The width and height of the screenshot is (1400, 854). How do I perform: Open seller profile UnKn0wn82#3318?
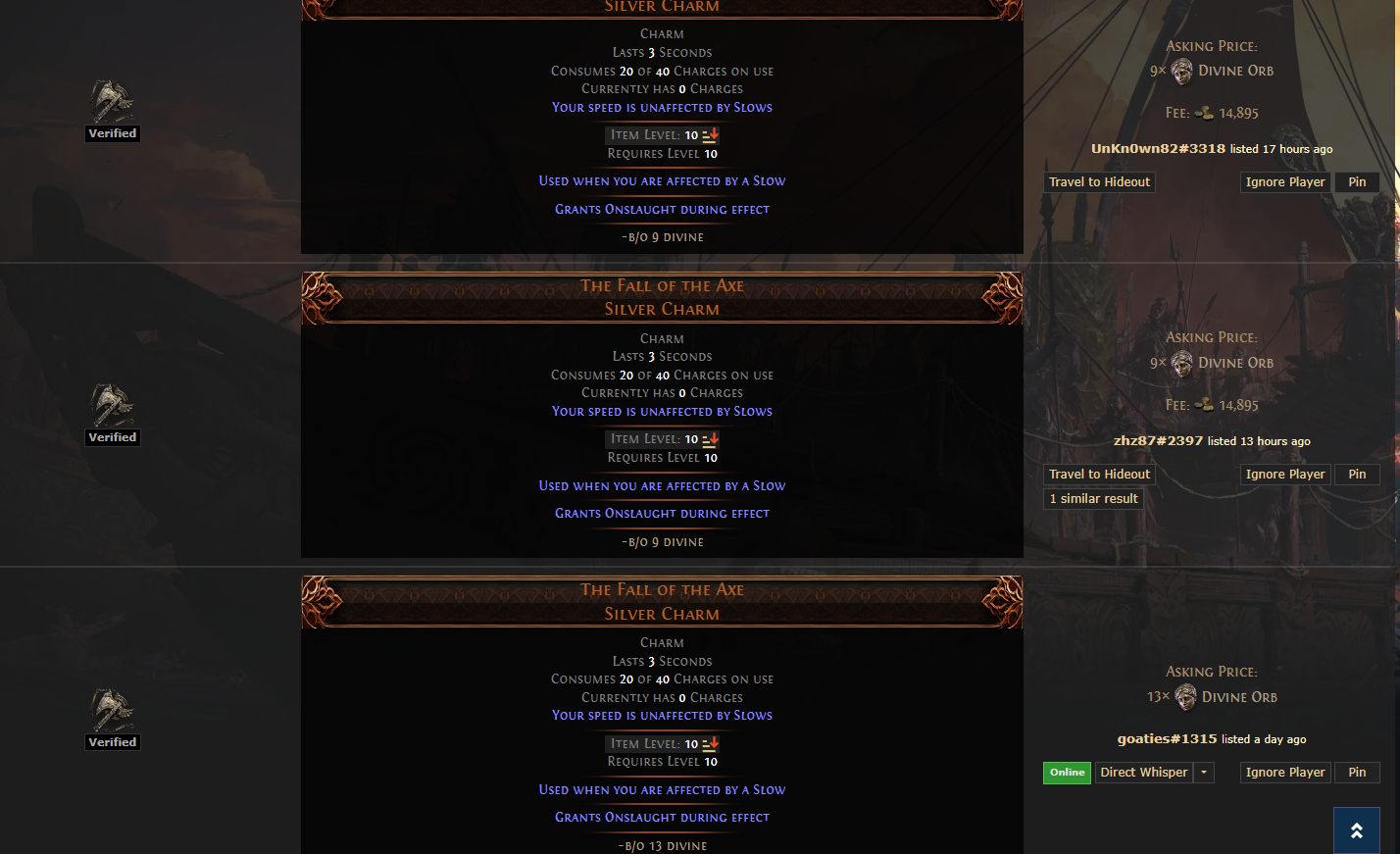coord(1158,149)
